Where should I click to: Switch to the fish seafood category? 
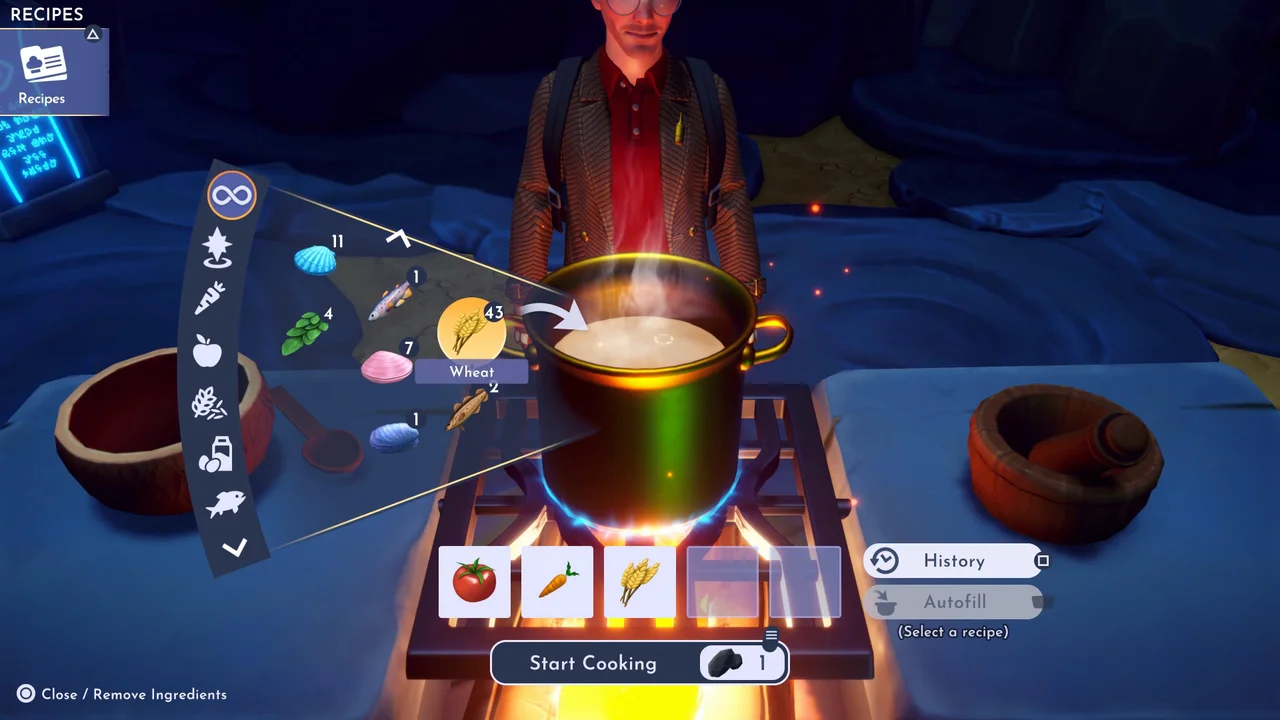225,504
